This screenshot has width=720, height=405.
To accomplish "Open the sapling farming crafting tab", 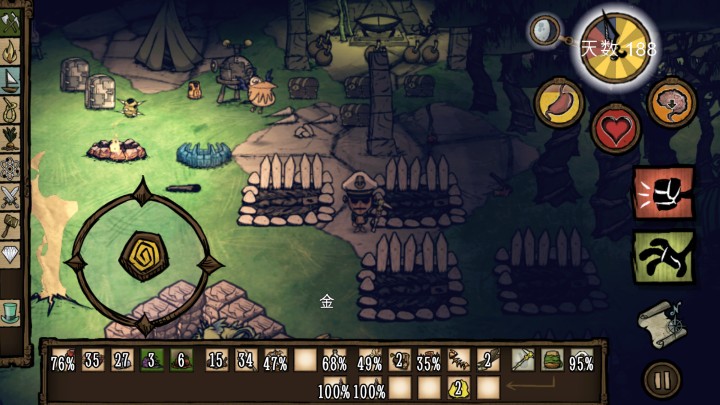I will pos(11,137).
